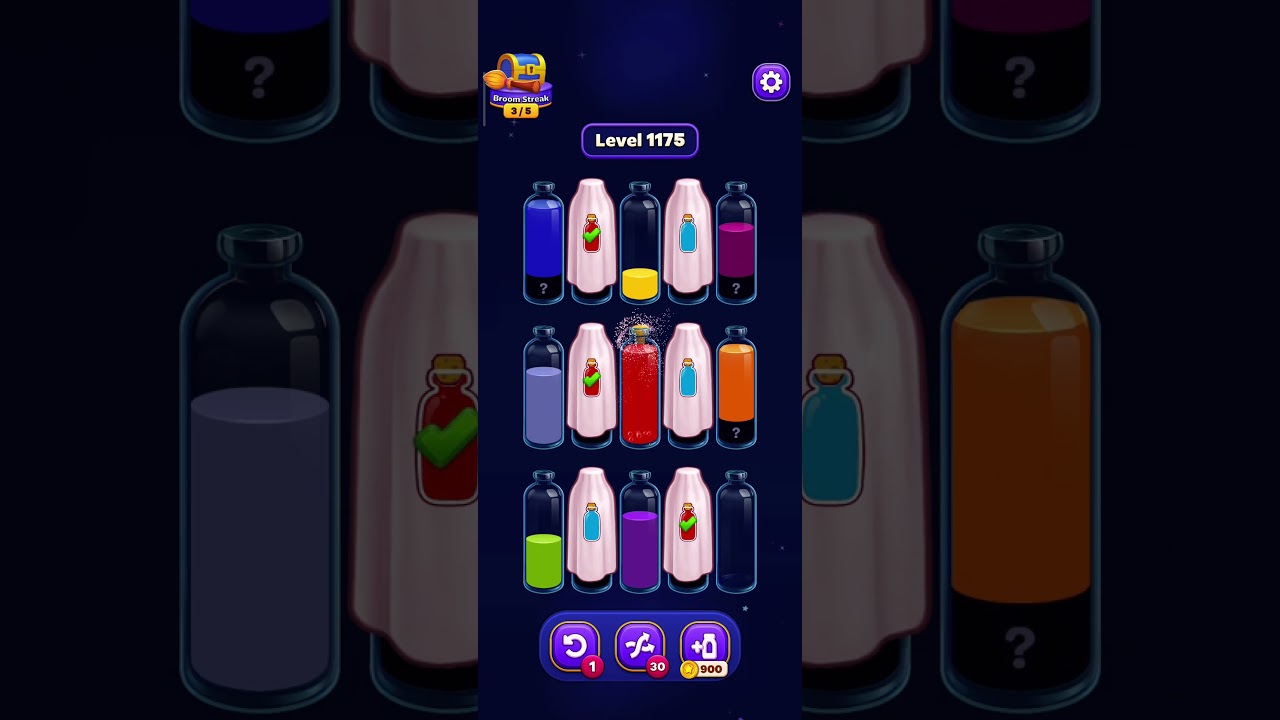Open the Settings gear icon
1280x720 pixels.
point(770,81)
